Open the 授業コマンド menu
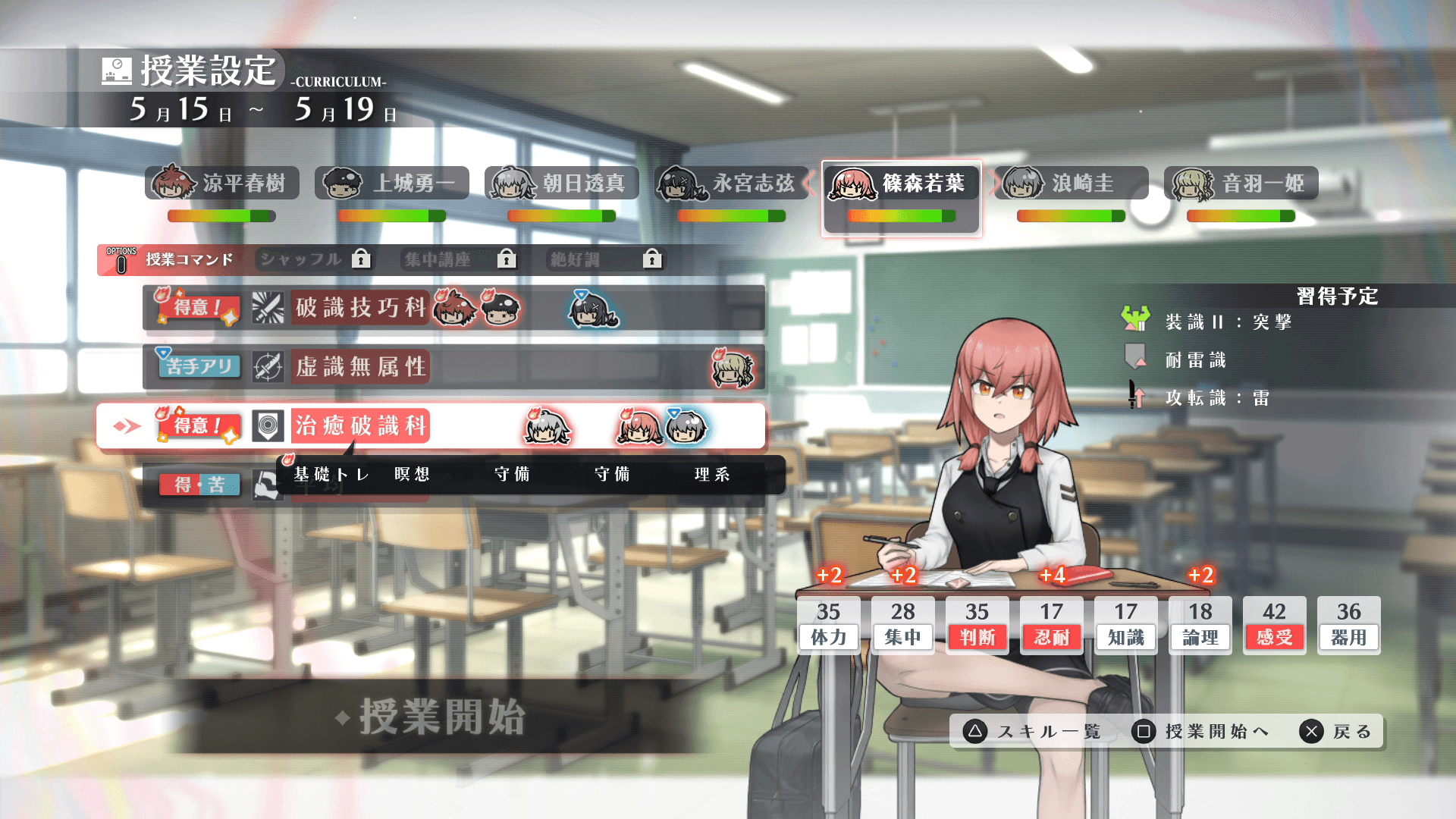The image size is (1456, 819). (173, 260)
